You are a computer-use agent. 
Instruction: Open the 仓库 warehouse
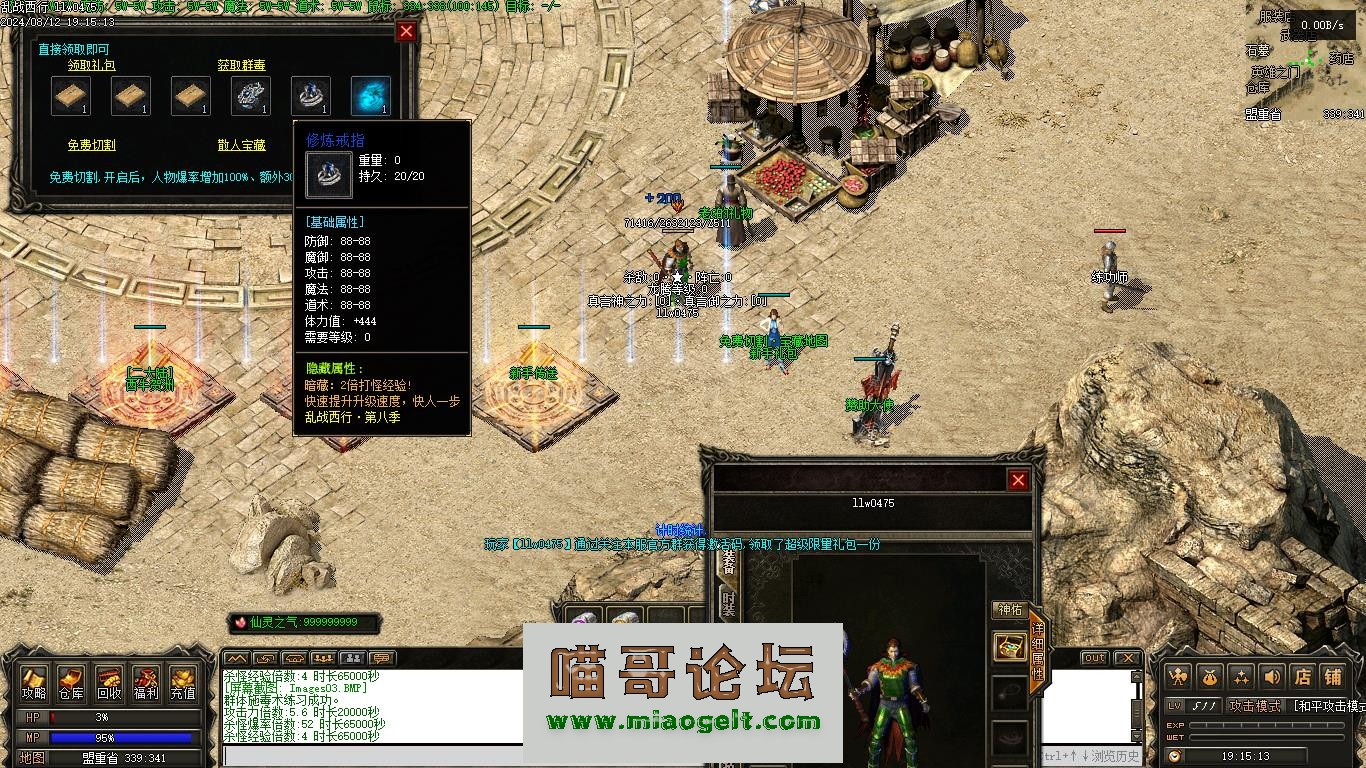click(x=71, y=682)
